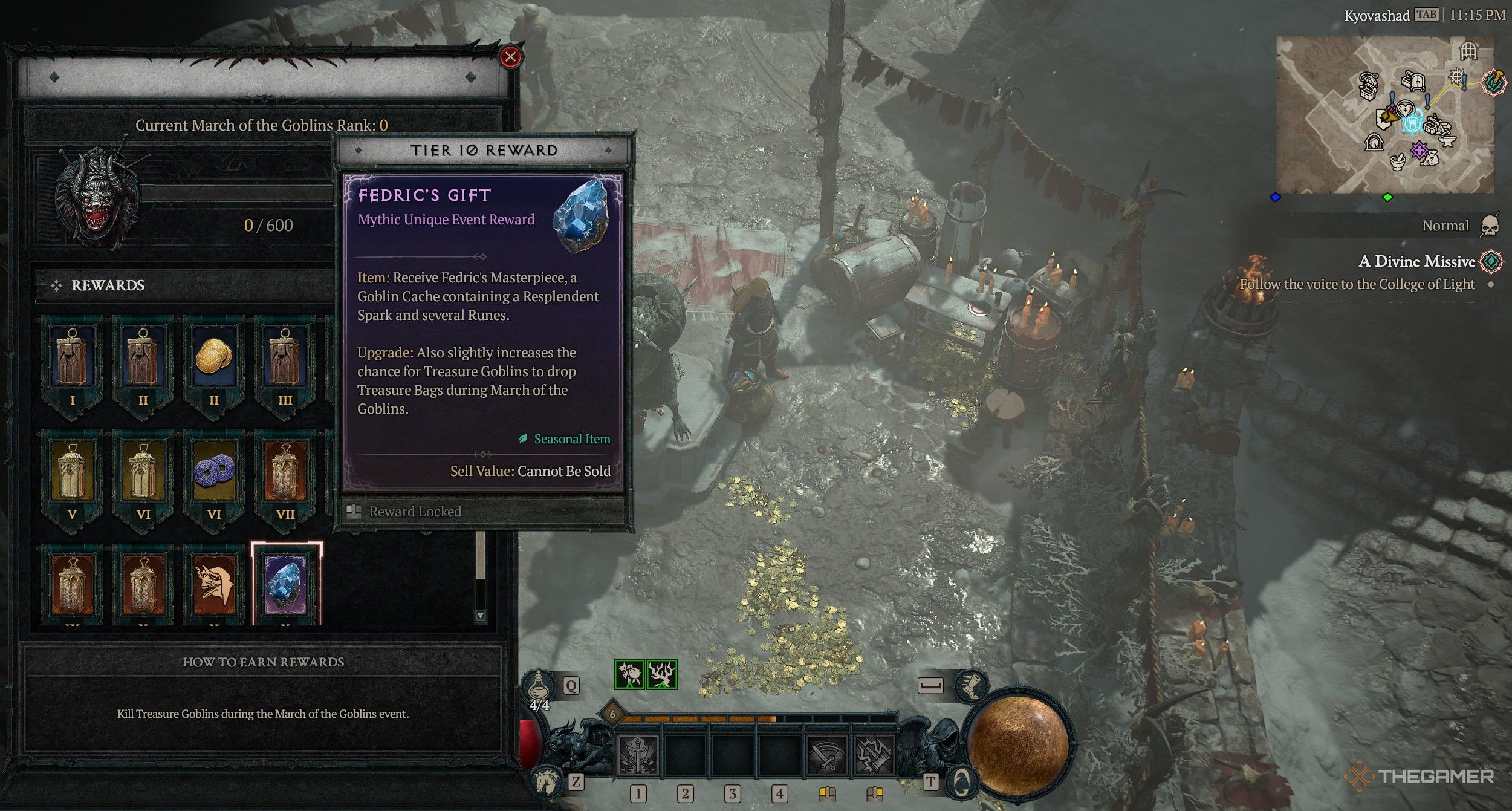Viewport: 1512px width, 811px height.
Task: Trigger the evade boot icon
Action: [971, 686]
